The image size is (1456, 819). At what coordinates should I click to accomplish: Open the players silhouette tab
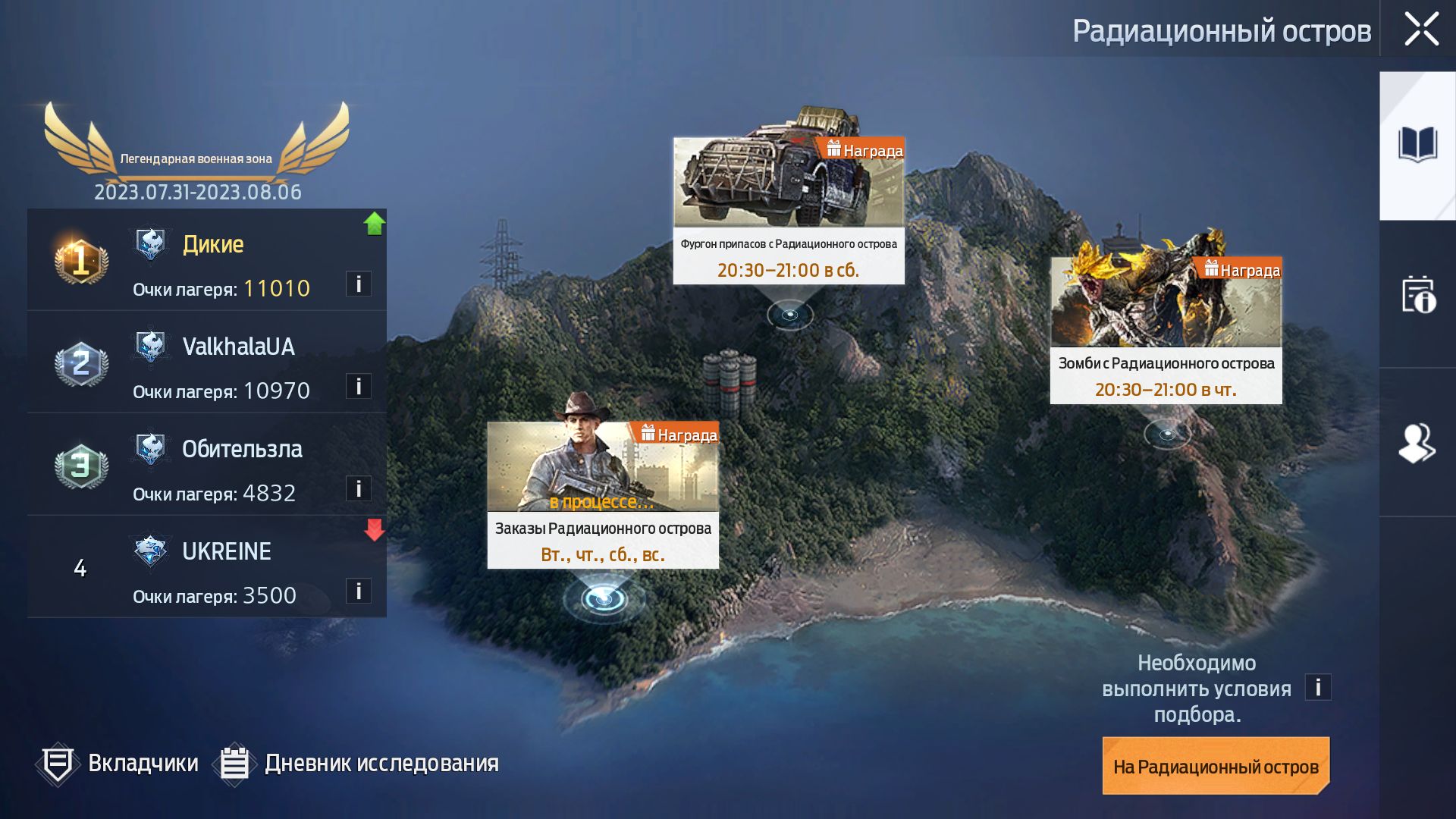(1417, 443)
